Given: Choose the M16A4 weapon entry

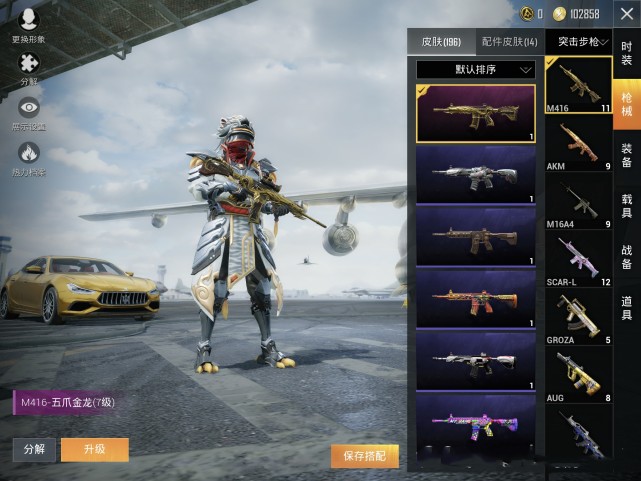Looking at the screenshot, I should (579, 201).
